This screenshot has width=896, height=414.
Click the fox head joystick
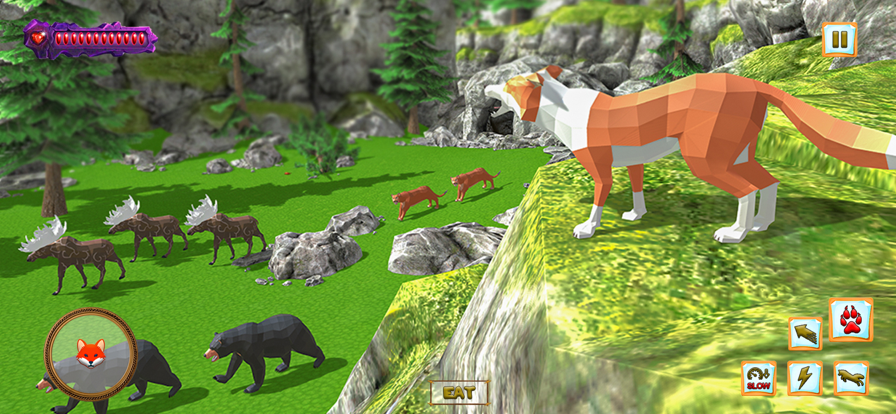pos(91,352)
